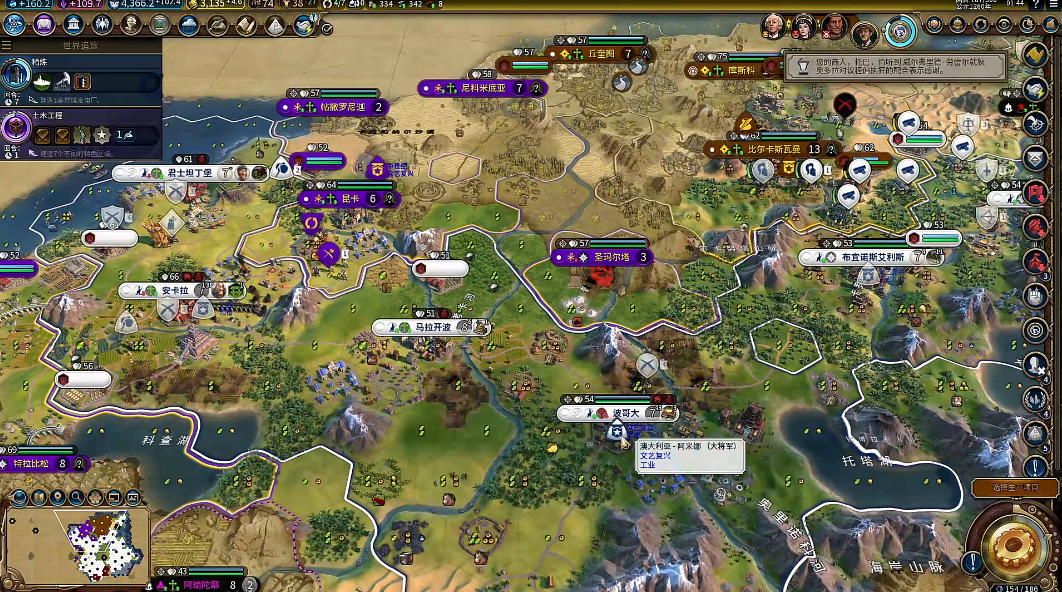Select the 君士坦丁堡 city banner
Viewport: 1062px width, 592px height.
pyautogui.click(x=189, y=173)
